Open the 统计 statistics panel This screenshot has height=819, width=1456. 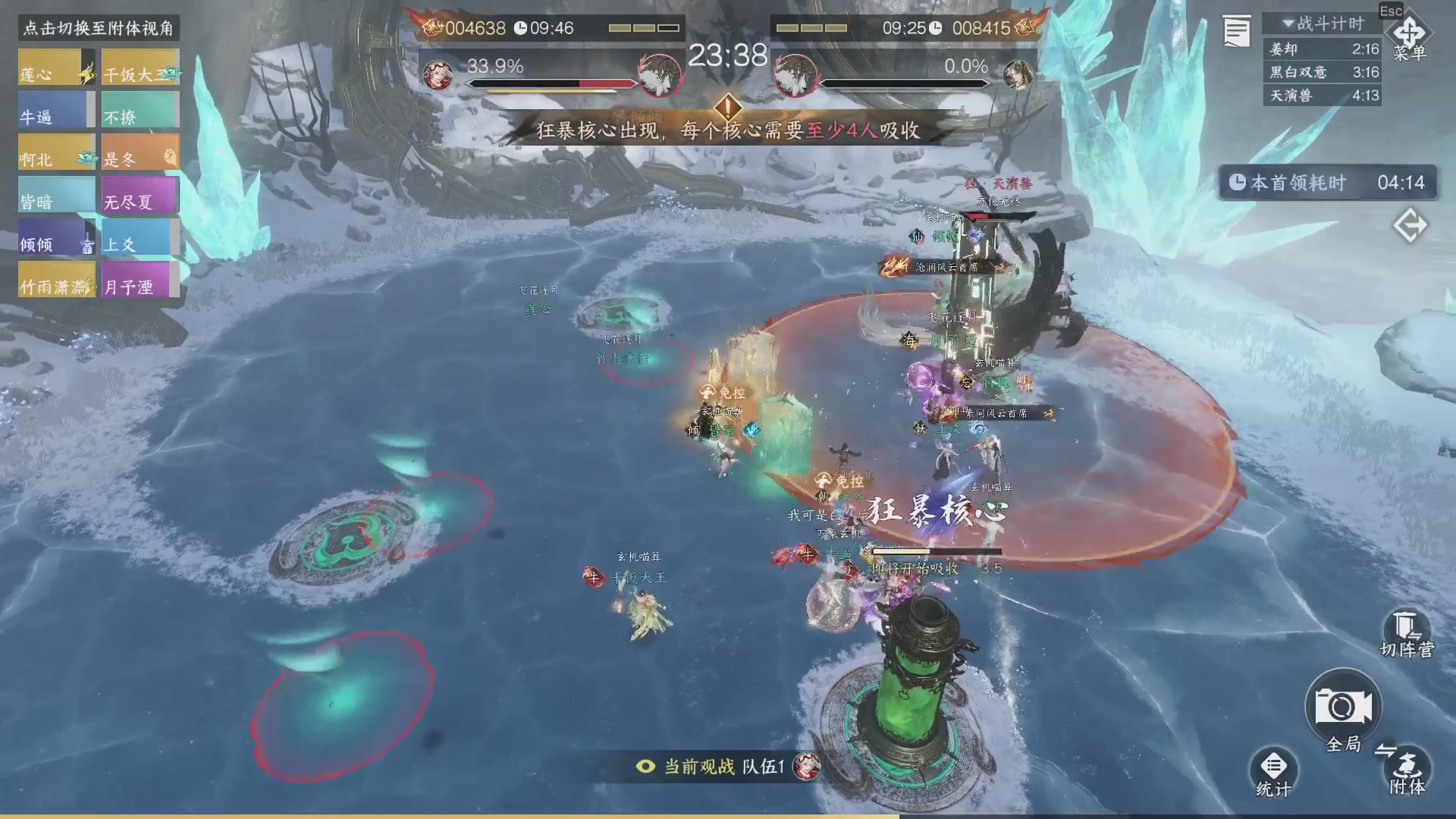(1273, 773)
